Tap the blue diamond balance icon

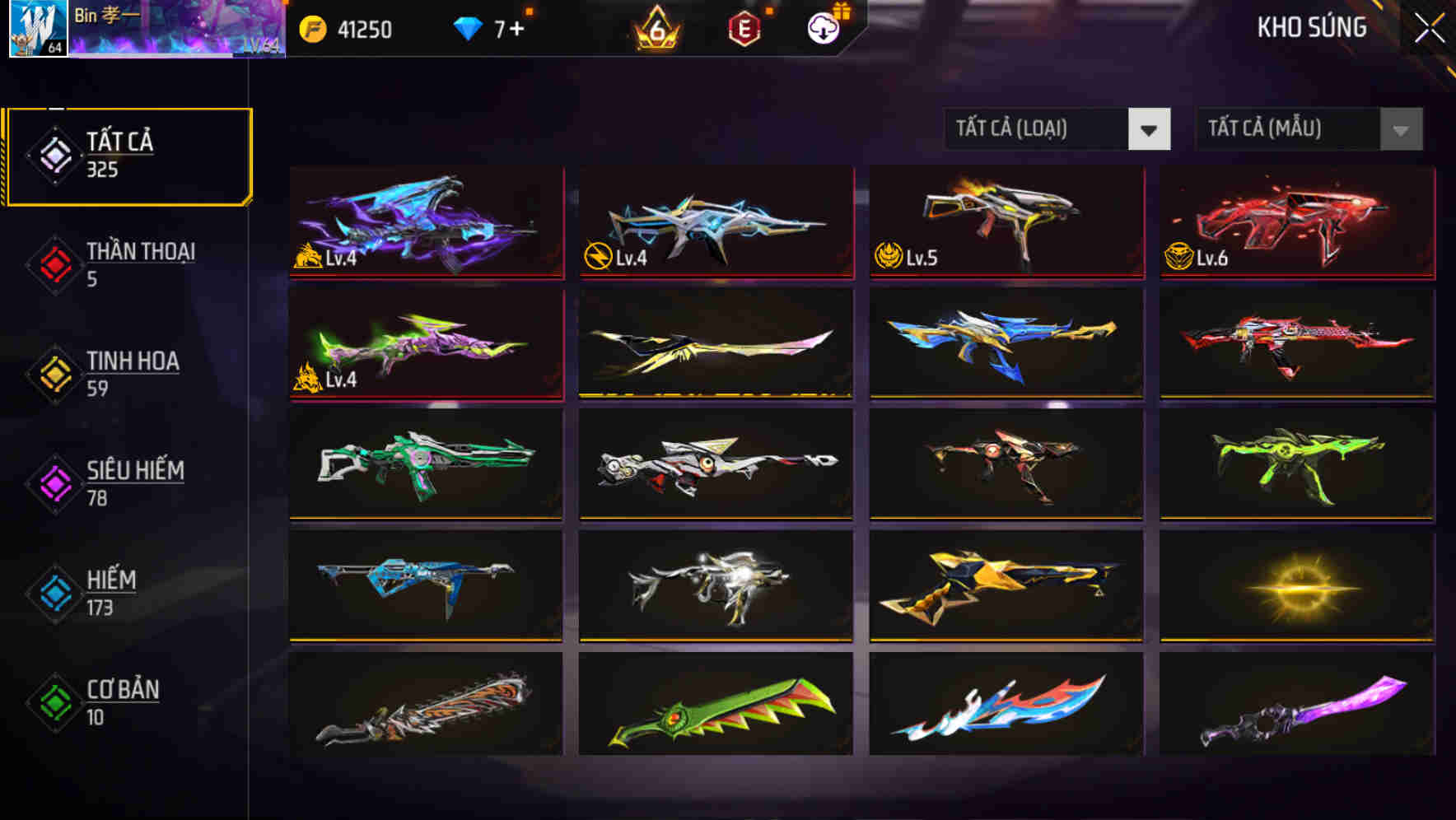(467, 26)
